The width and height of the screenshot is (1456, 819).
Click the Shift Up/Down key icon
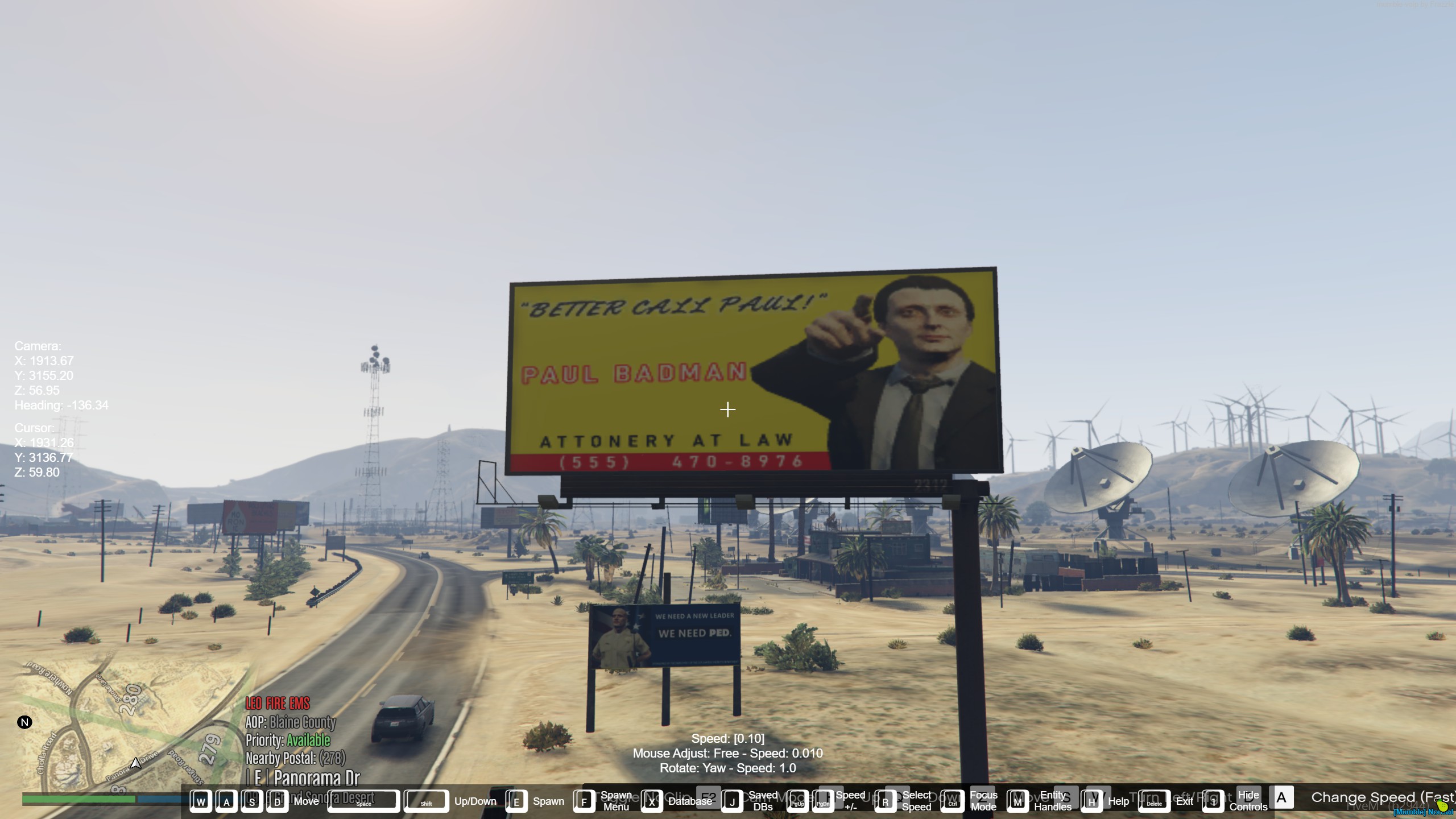click(427, 801)
